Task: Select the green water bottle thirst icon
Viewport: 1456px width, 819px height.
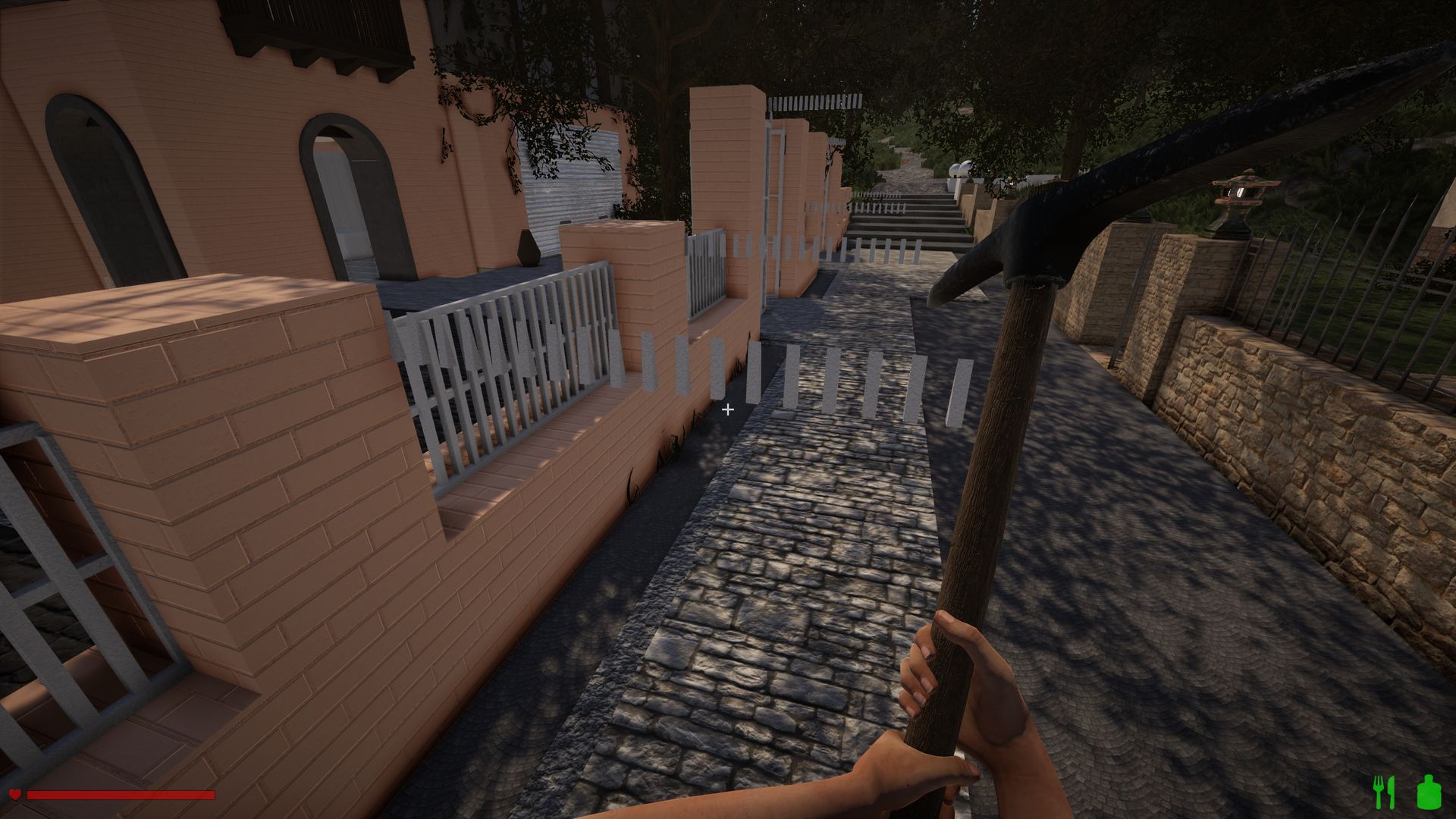Action: click(1428, 791)
